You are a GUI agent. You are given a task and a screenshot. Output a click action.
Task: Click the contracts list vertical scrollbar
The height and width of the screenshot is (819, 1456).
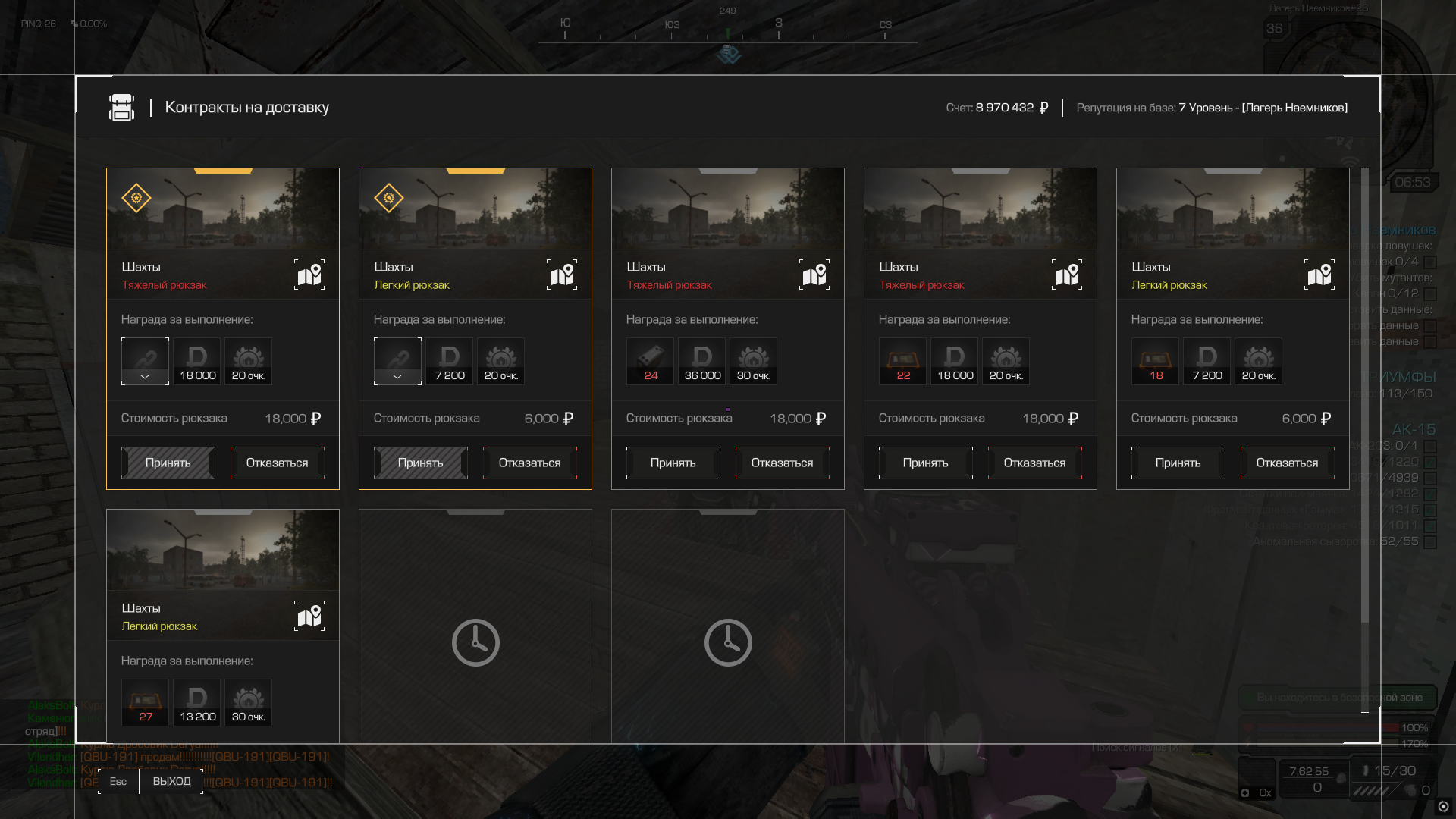point(1365,394)
